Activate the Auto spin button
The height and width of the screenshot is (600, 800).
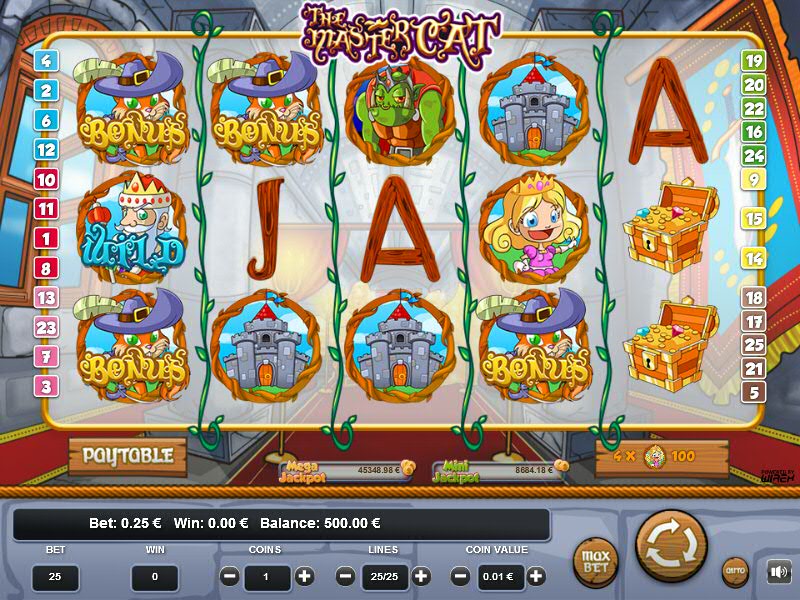735,571
